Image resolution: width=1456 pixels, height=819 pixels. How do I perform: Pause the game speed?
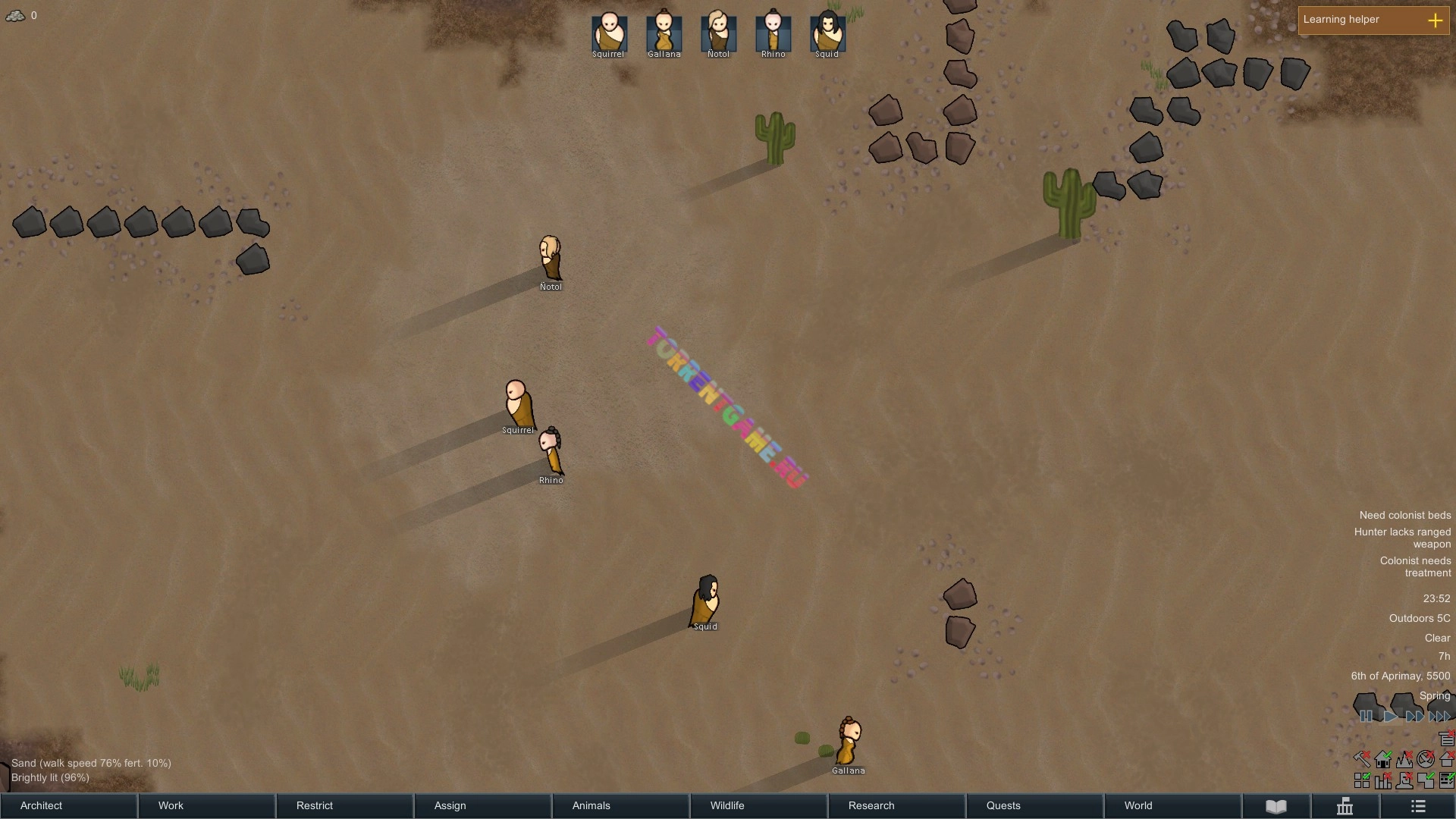pyautogui.click(x=1367, y=717)
